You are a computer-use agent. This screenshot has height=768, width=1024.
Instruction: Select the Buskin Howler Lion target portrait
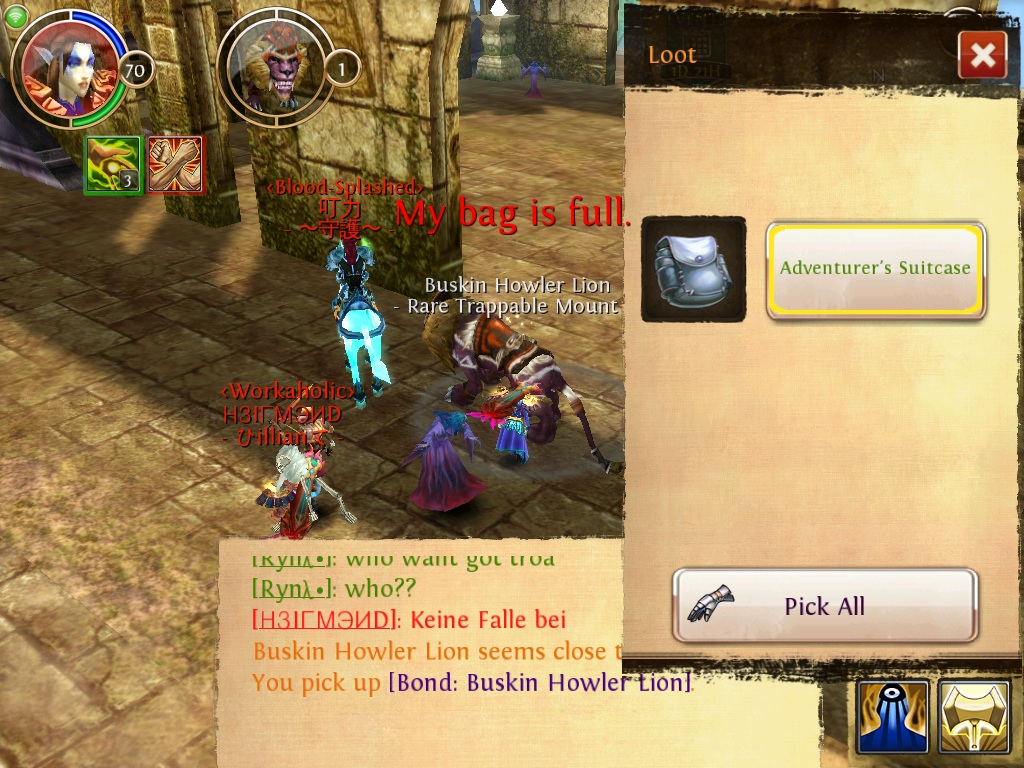point(273,70)
